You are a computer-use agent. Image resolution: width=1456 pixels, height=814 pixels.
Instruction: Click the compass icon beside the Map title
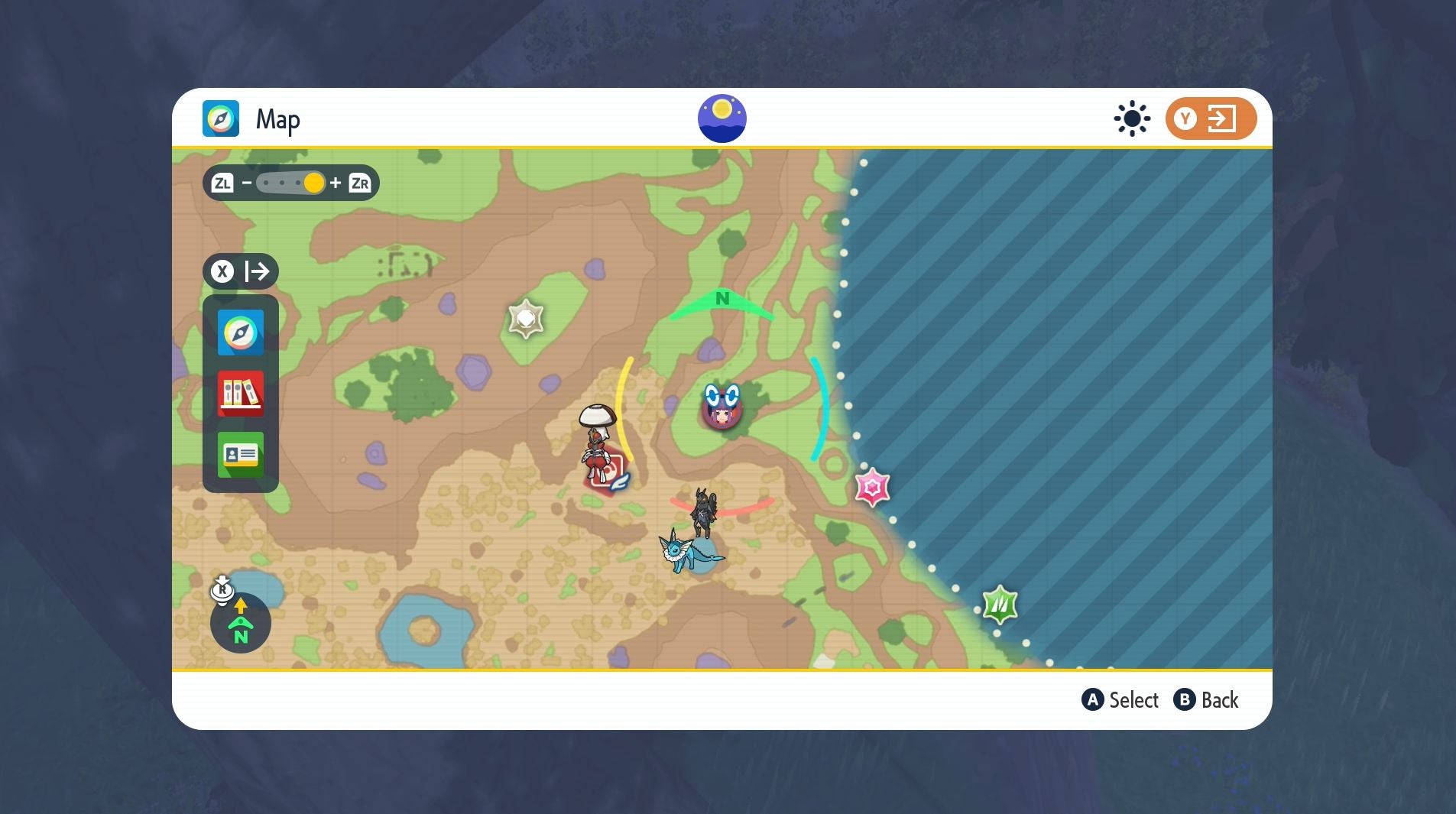click(221, 118)
